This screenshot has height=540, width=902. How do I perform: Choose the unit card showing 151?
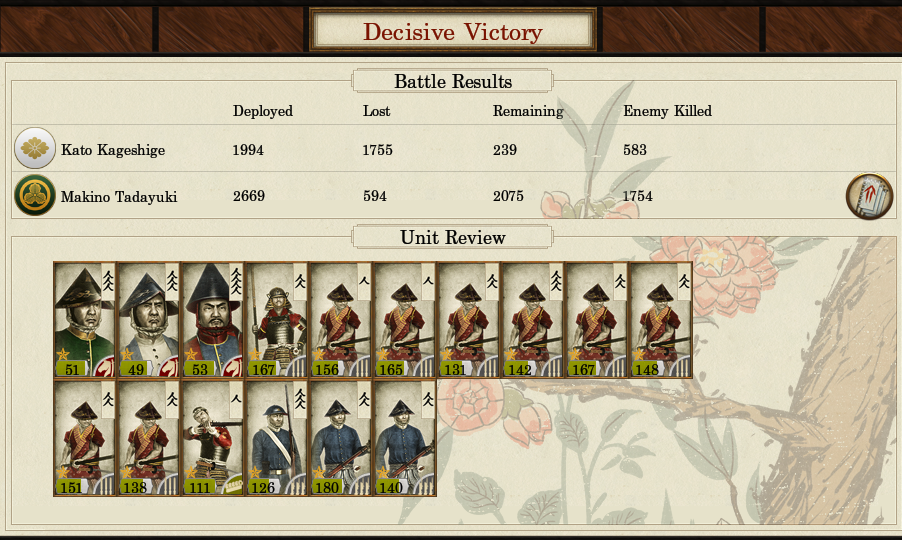(x=84, y=439)
